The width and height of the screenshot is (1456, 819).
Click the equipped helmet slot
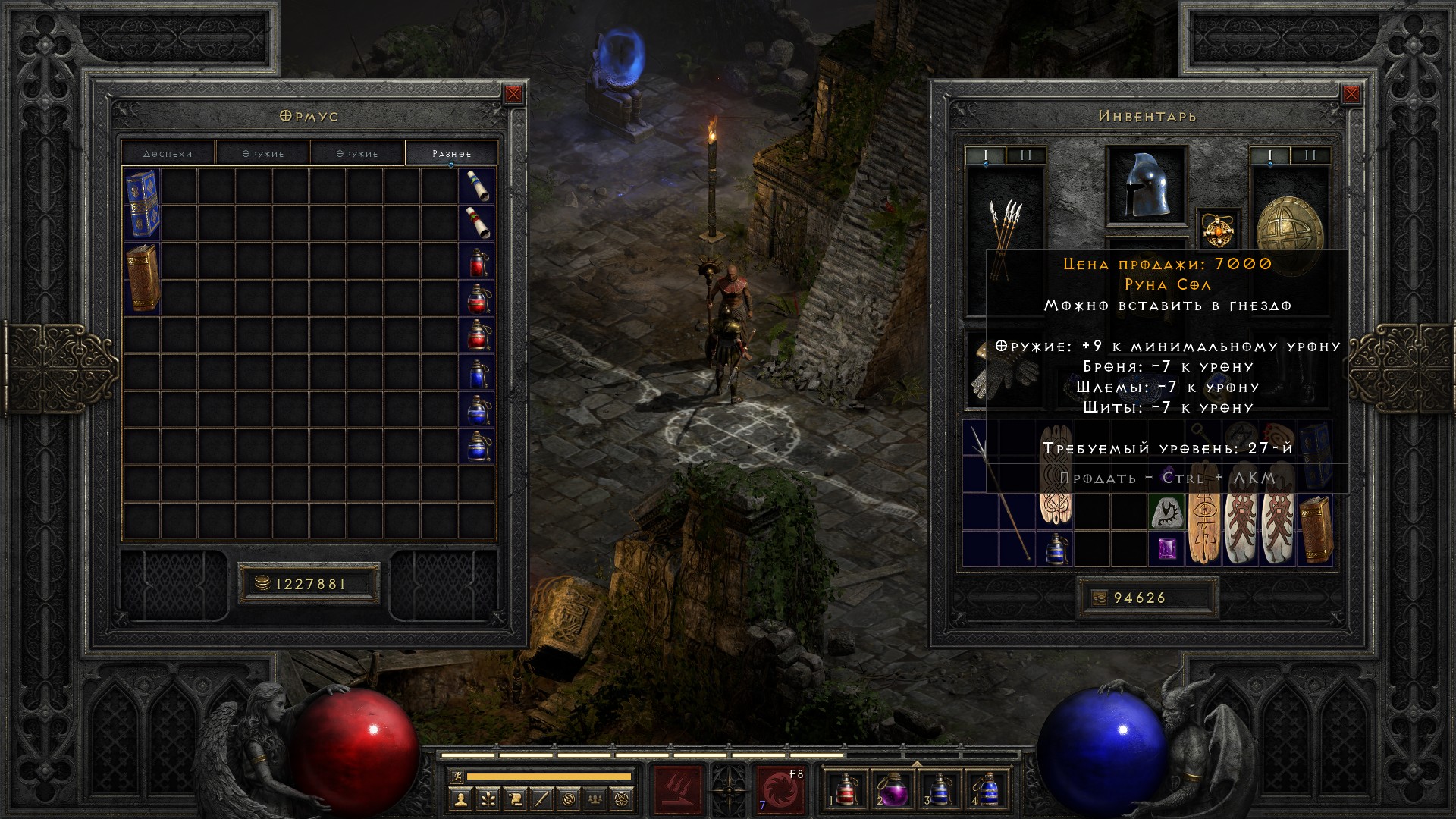point(1147,186)
